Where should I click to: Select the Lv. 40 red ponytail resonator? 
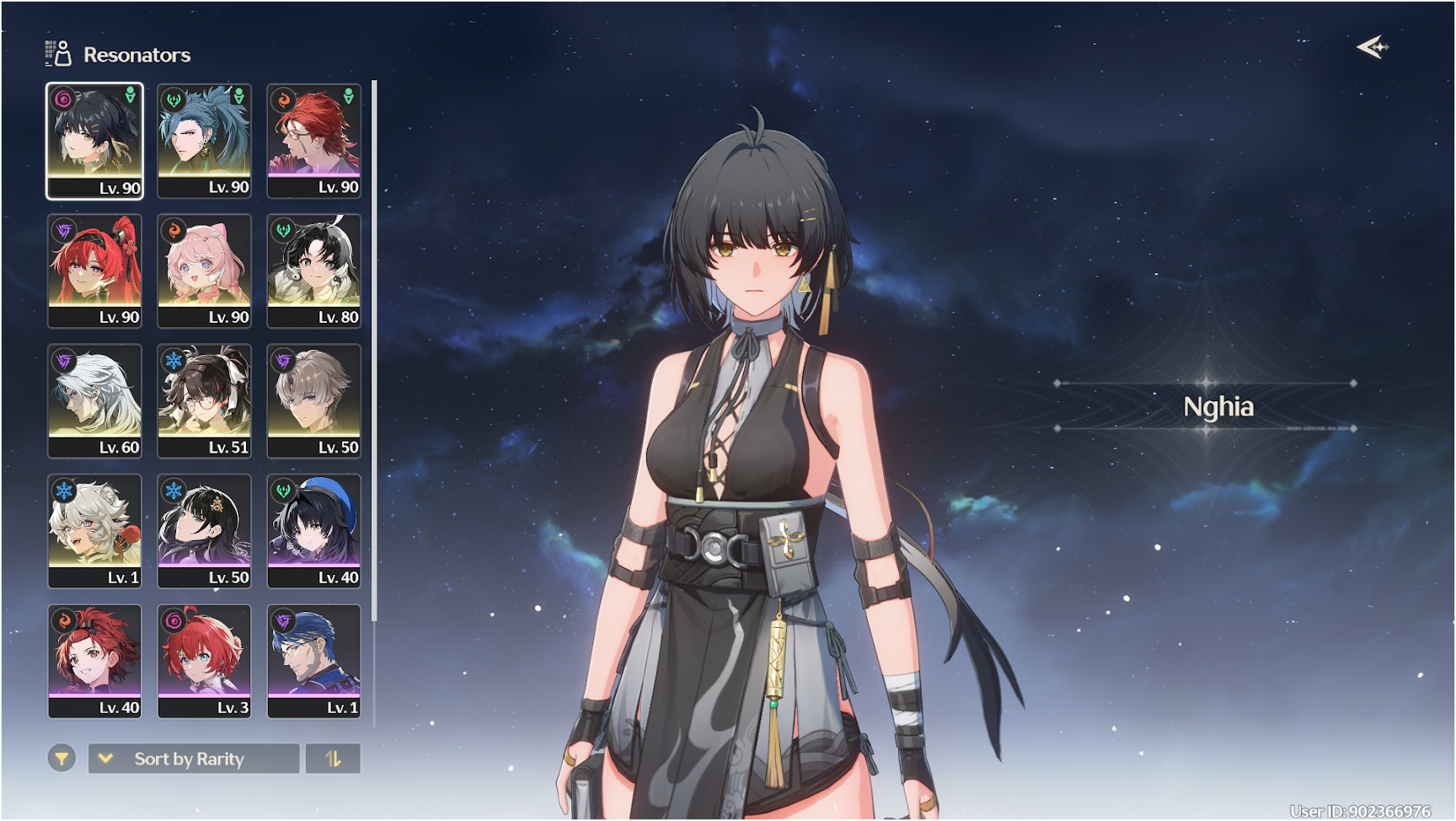(94, 661)
